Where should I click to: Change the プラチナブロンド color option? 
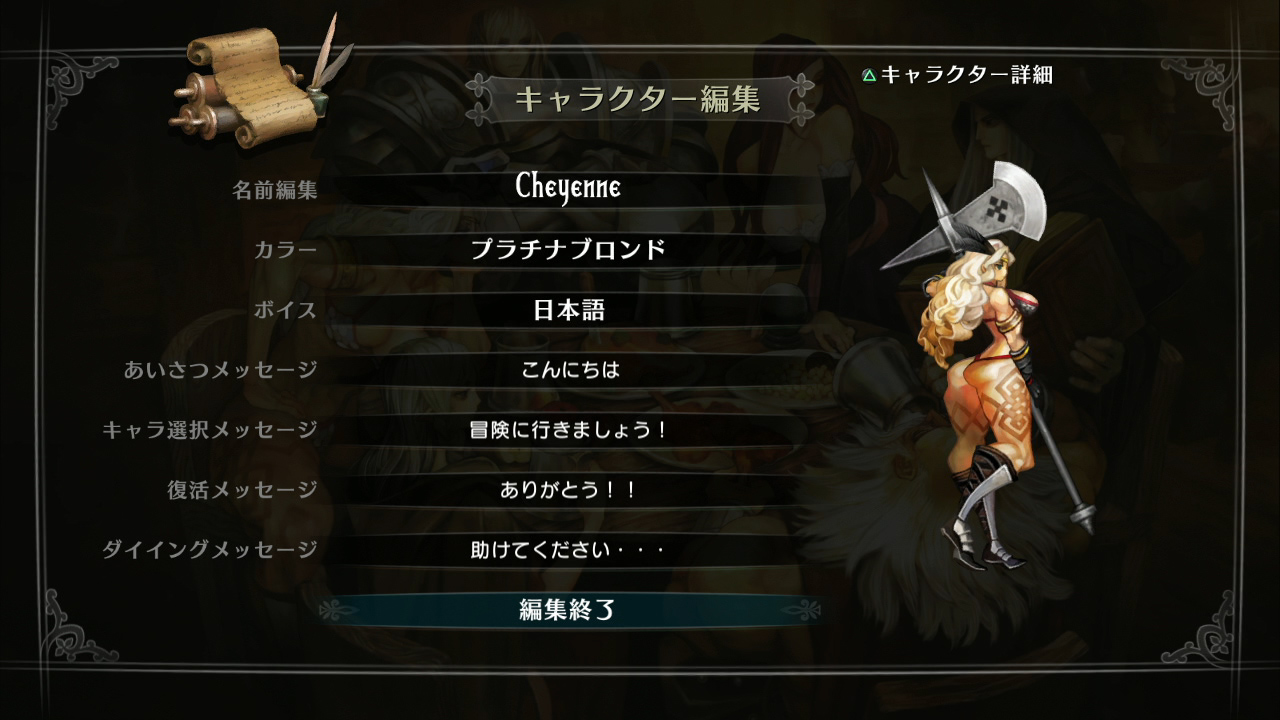pyautogui.click(x=568, y=250)
